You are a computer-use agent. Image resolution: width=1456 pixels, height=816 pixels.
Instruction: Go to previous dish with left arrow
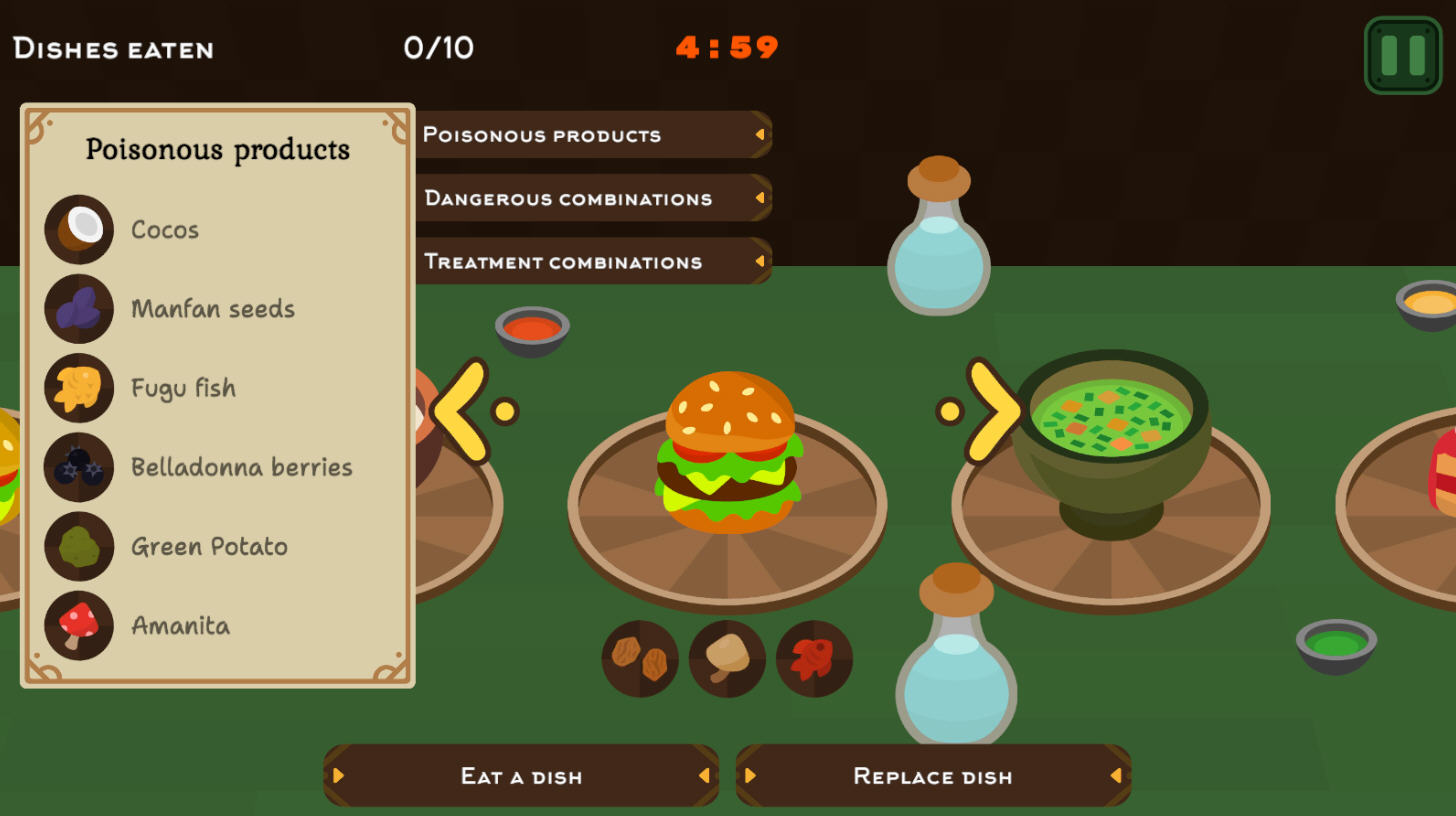(x=464, y=411)
